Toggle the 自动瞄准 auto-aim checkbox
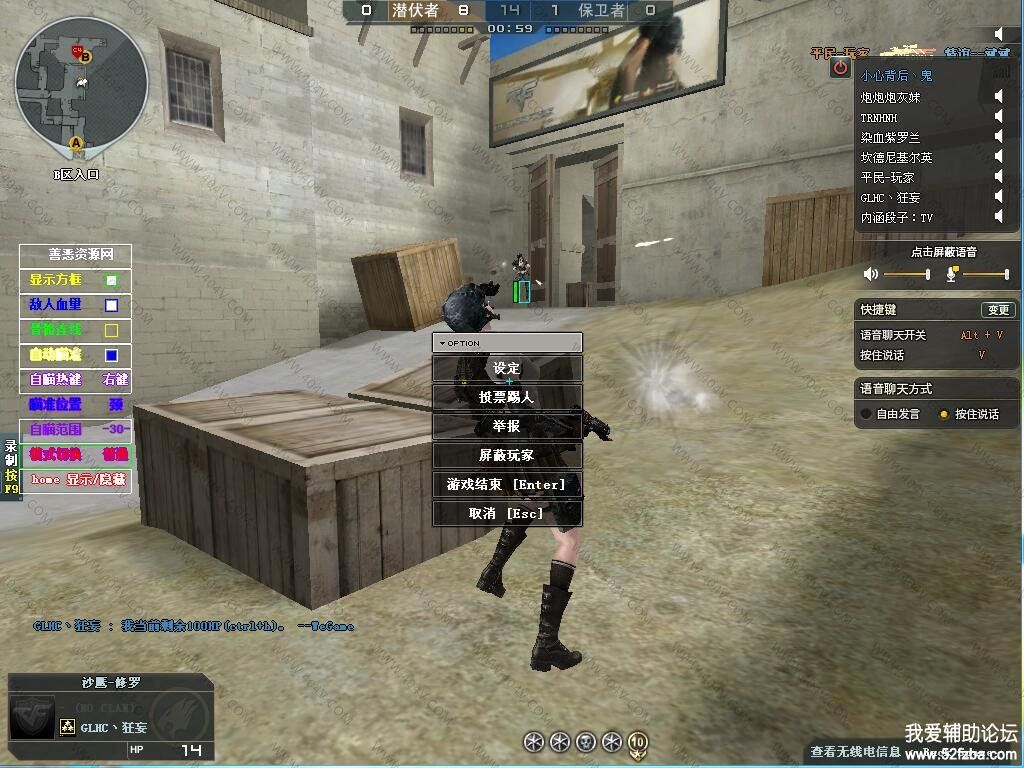Viewport: 1024px width, 768px height. 112,355
